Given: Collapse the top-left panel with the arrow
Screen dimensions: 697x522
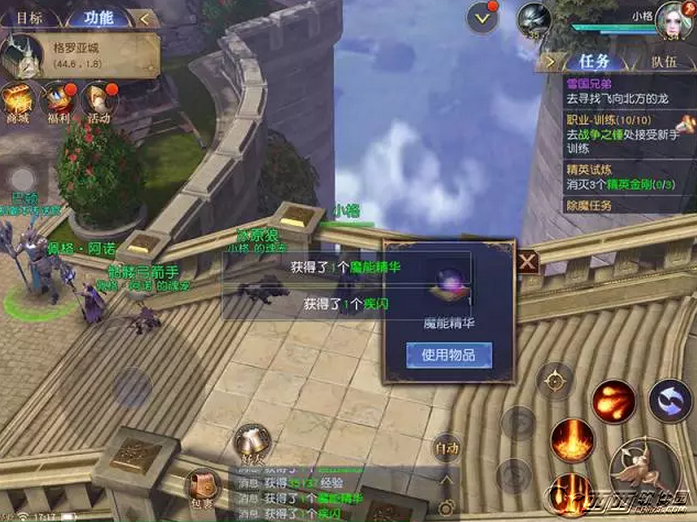Looking at the screenshot, I should (146, 17).
